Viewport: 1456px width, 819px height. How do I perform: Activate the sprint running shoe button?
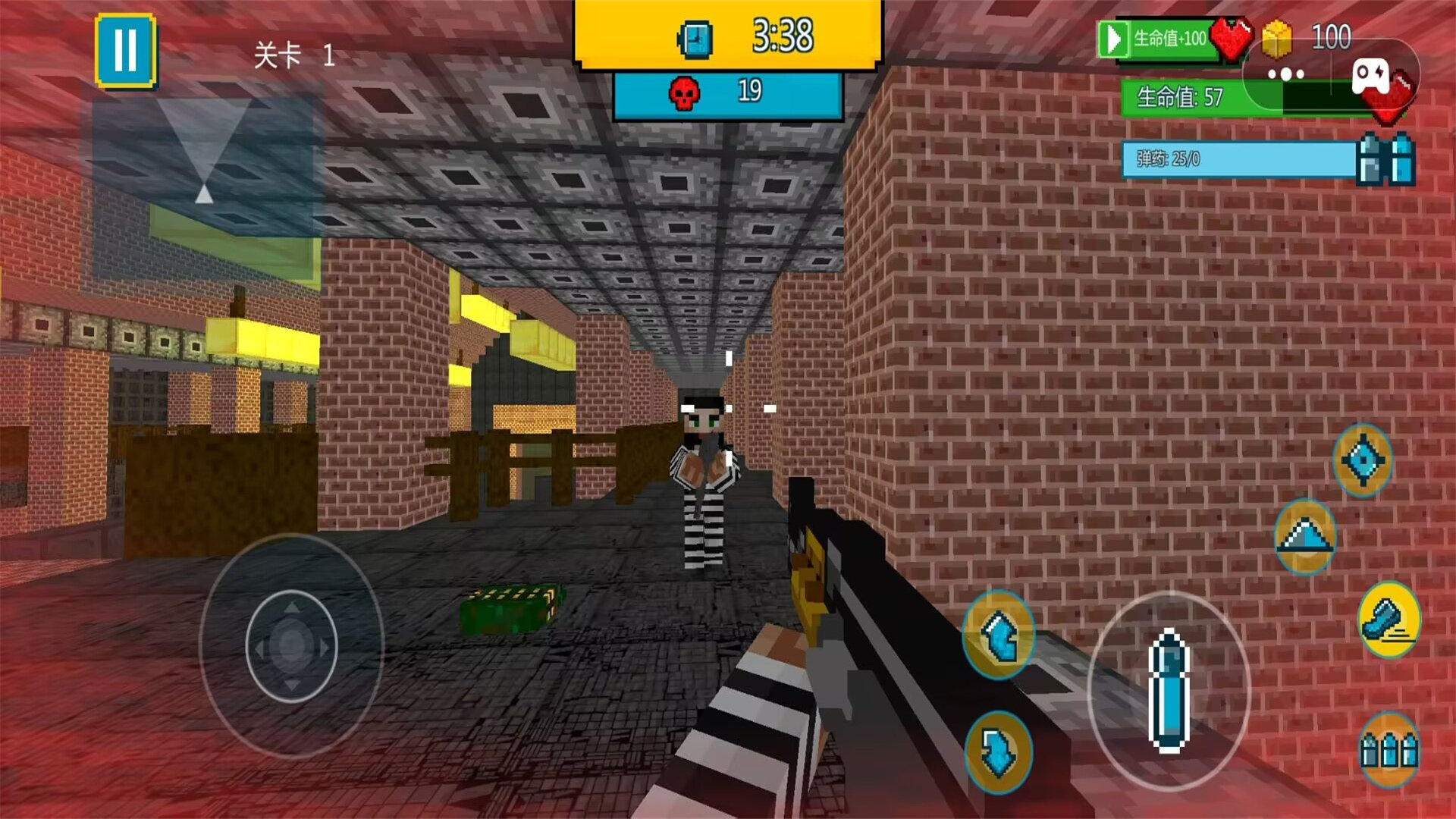pyautogui.click(x=1389, y=620)
